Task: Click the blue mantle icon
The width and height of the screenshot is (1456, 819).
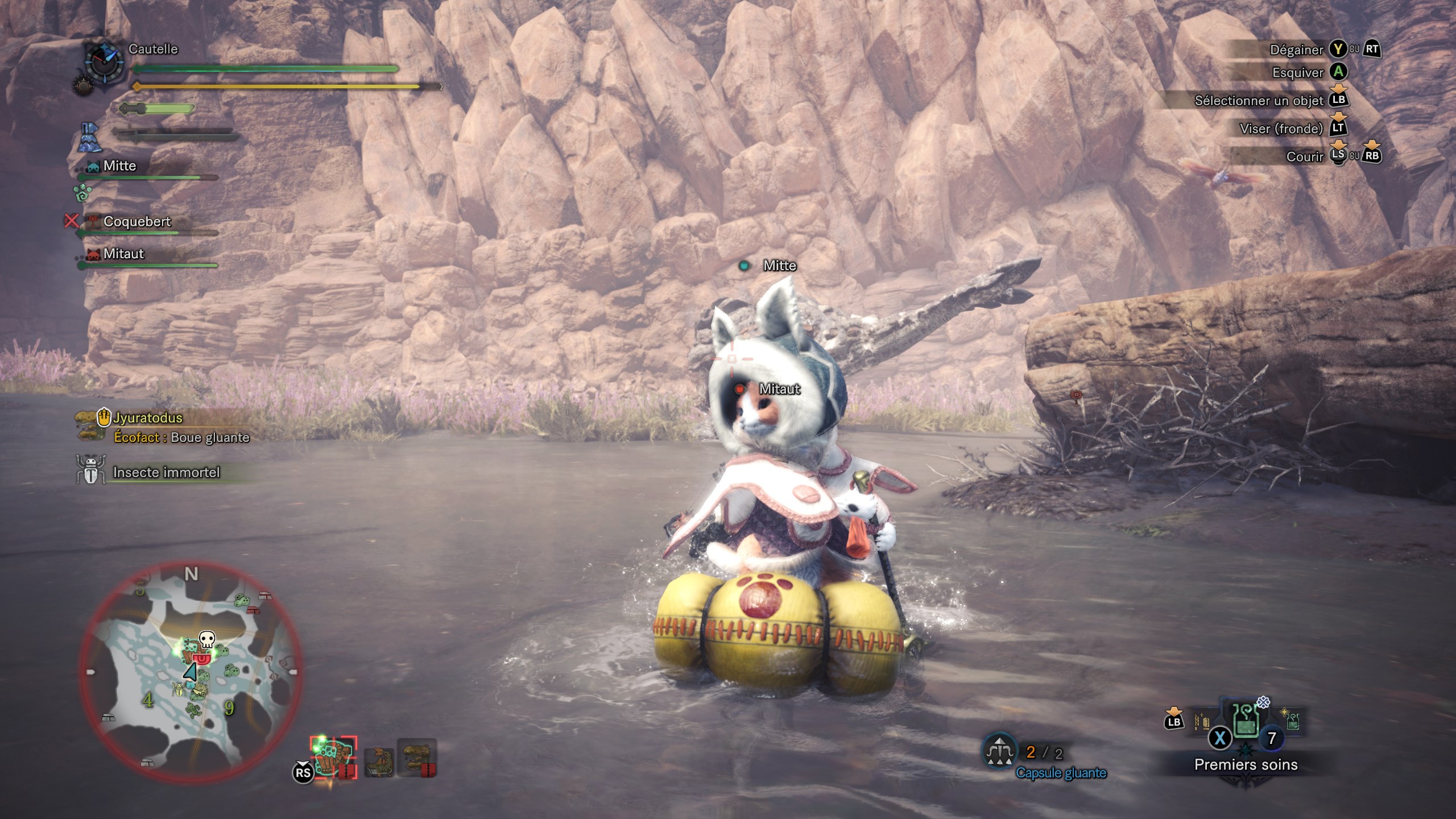Action: point(89,138)
